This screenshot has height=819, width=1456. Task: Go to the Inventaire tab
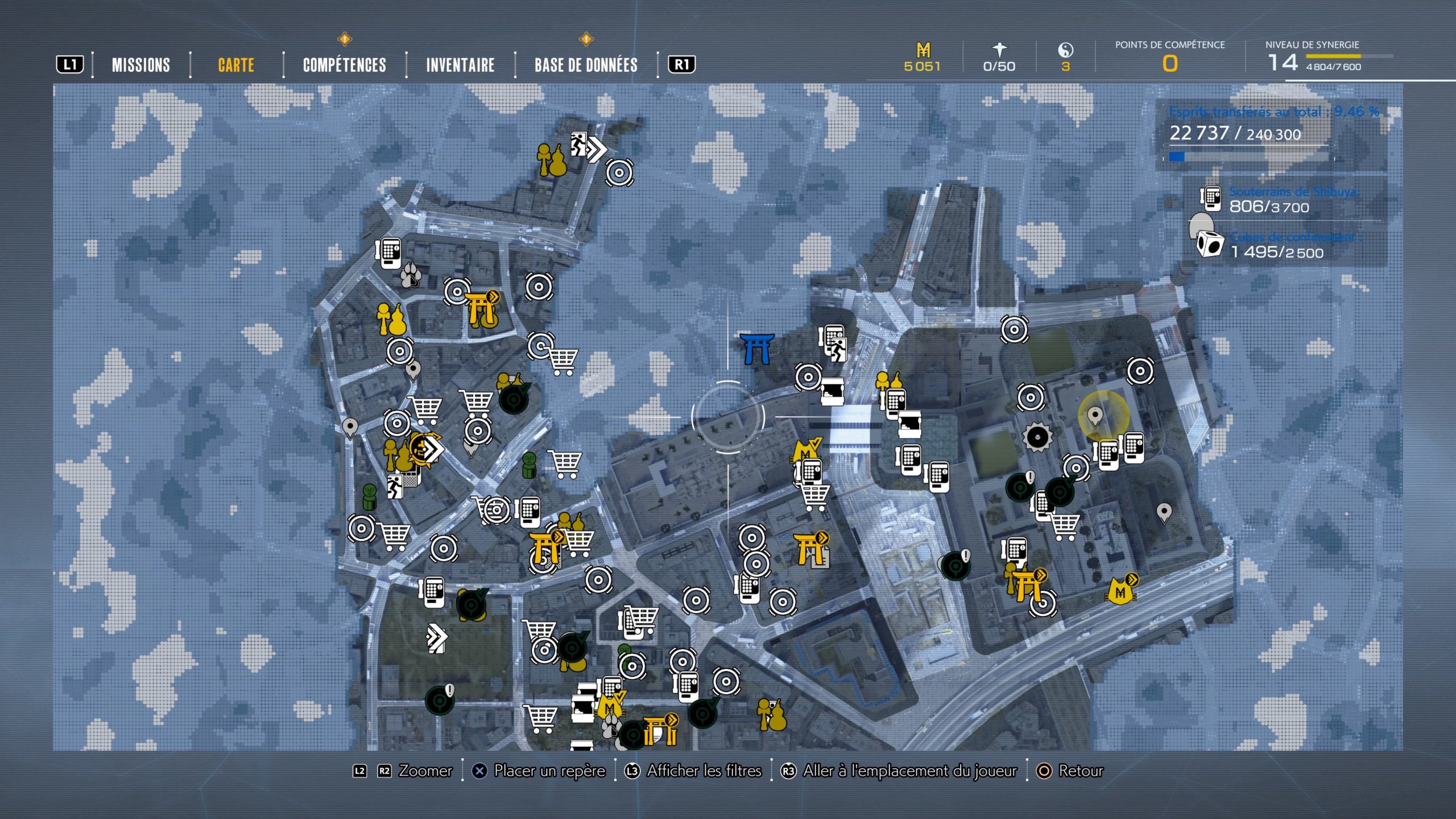(460, 65)
